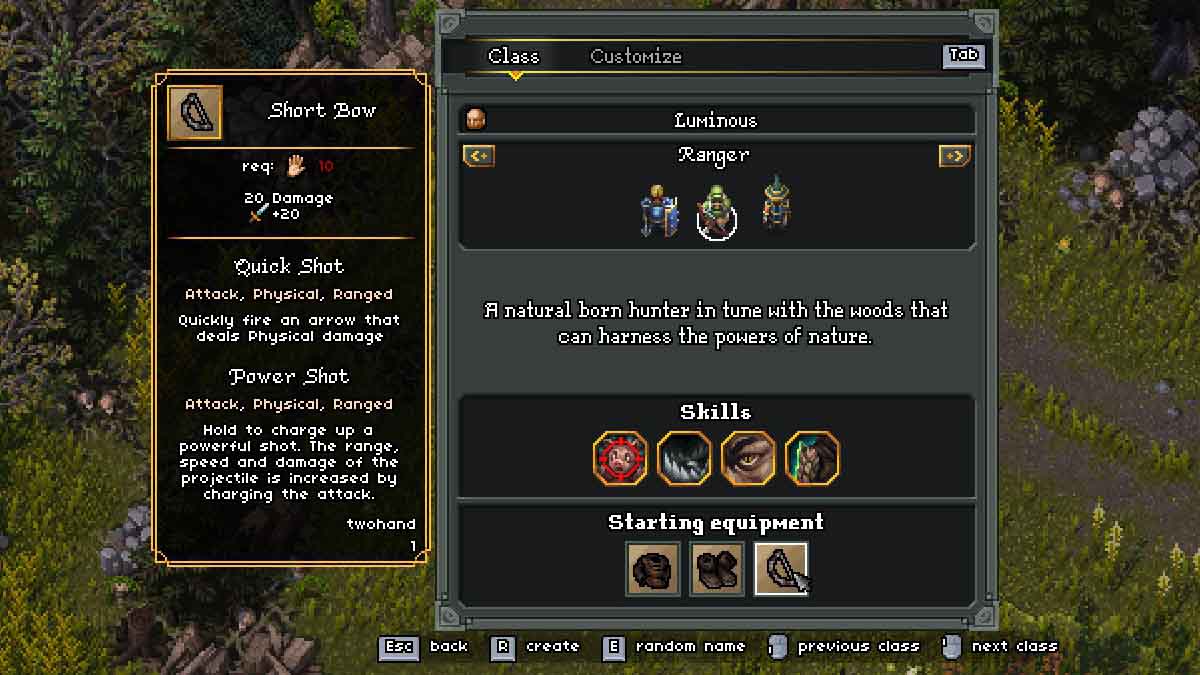Select the Short Bow equipment slot
The height and width of the screenshot is (675, 1200).
point(780,568)
